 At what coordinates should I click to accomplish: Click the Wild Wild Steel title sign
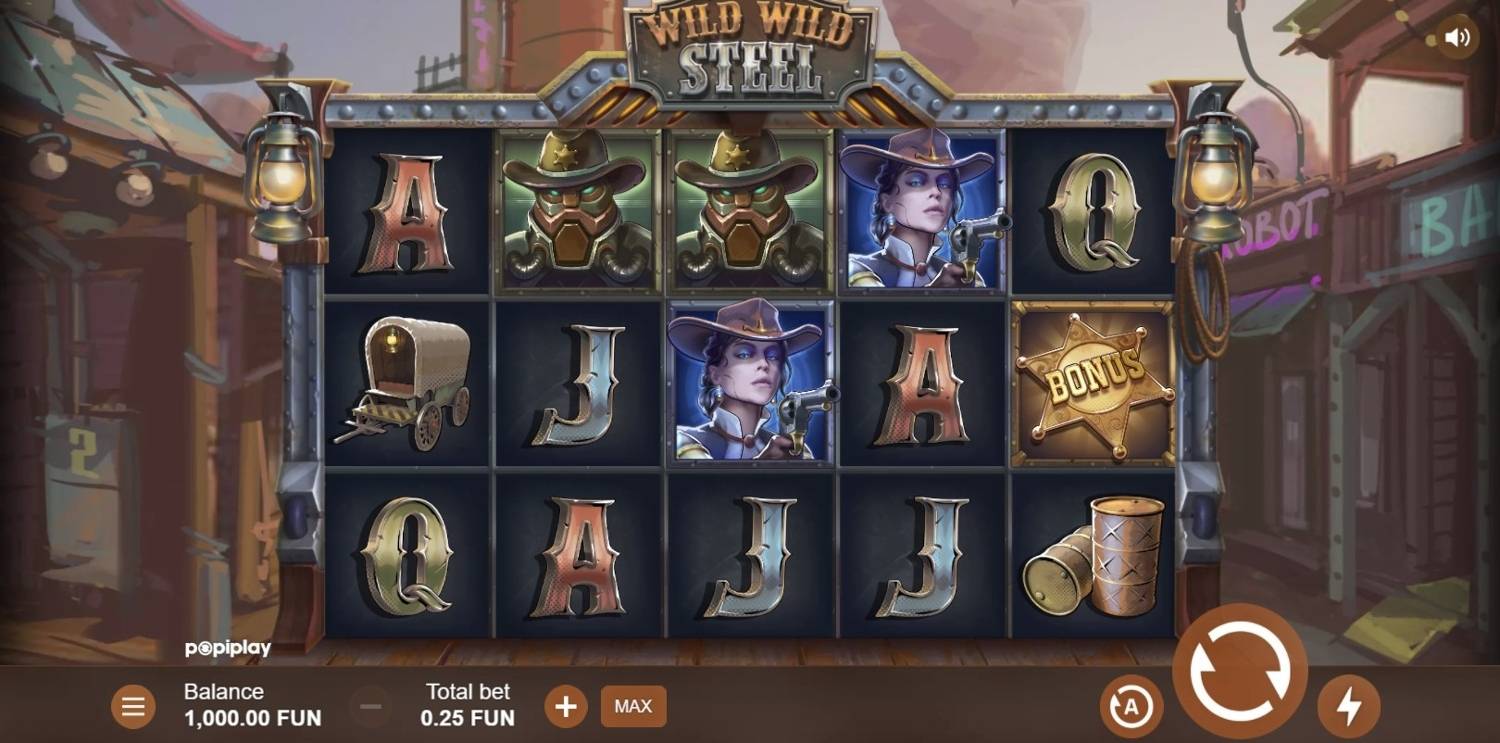coord(752,46)
